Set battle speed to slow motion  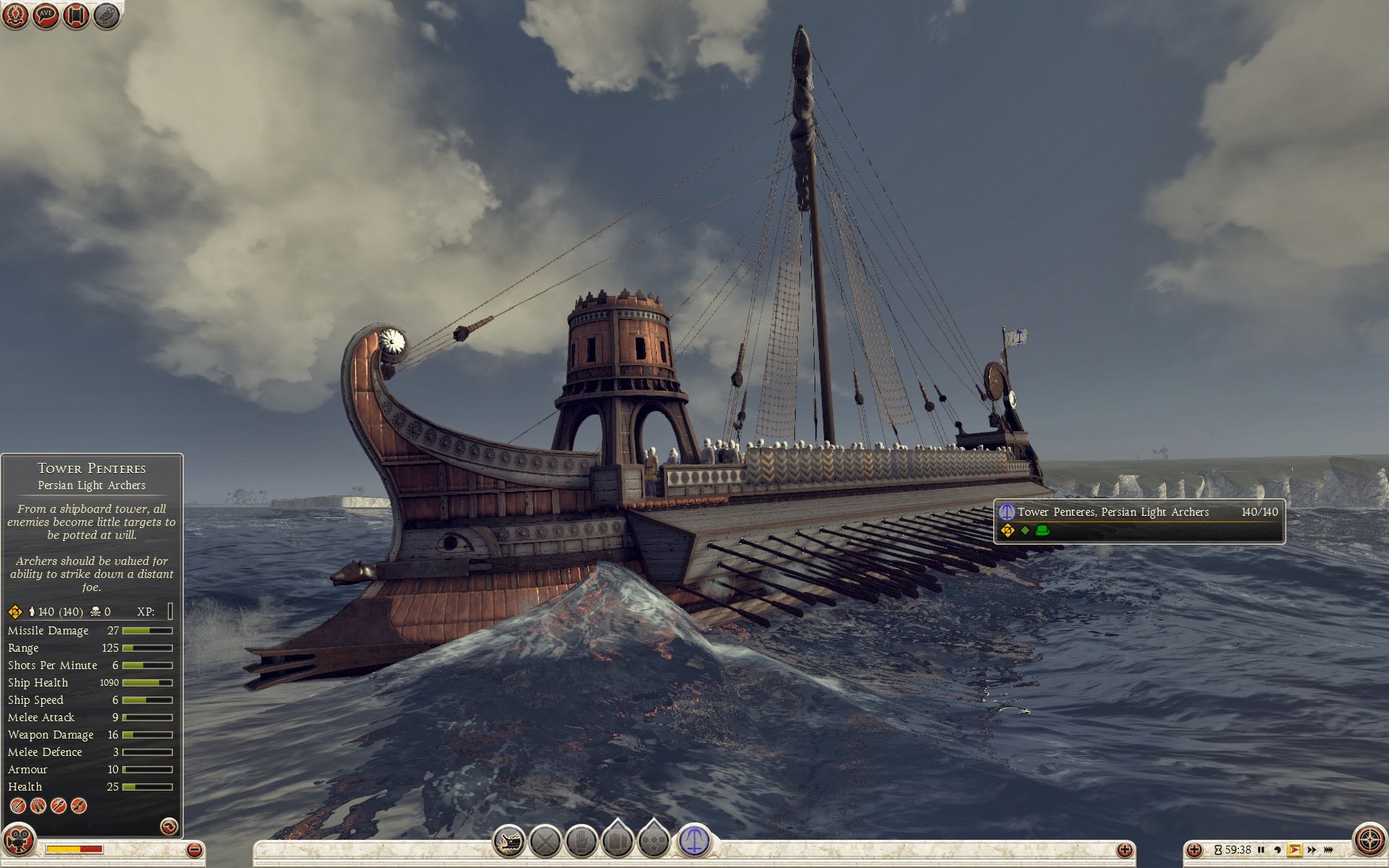pyautogui.click(x=1278, y=850)
